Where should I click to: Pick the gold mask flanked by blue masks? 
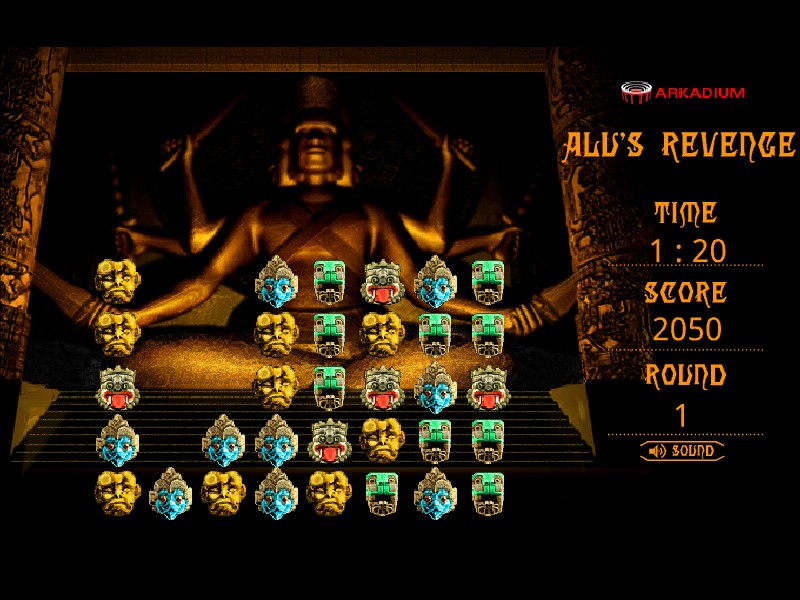pos(223,492)
